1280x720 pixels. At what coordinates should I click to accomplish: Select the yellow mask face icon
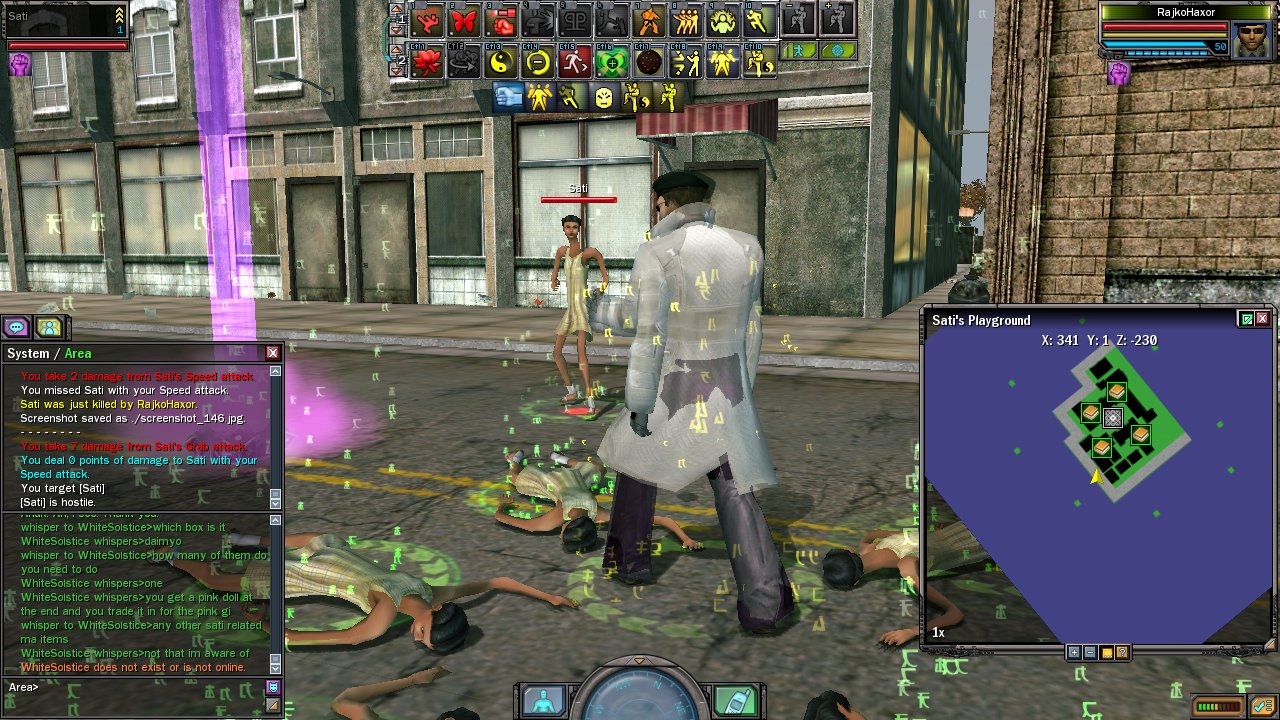tap(603, 97)
